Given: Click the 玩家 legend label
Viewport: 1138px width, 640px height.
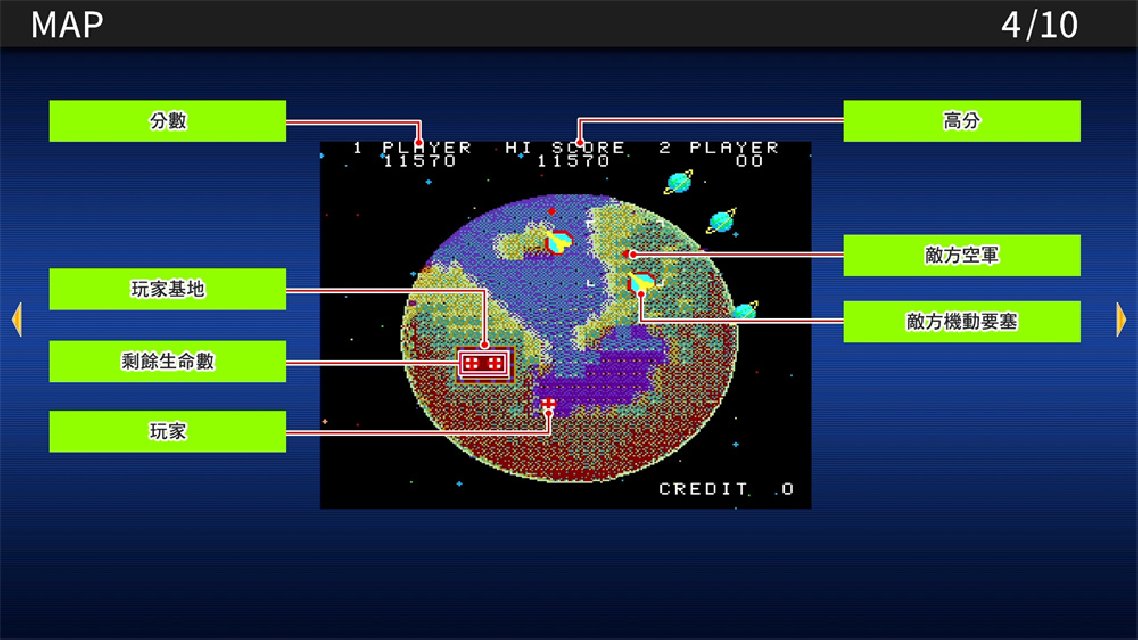Looking at the screenshot, I should click(168, 432).
